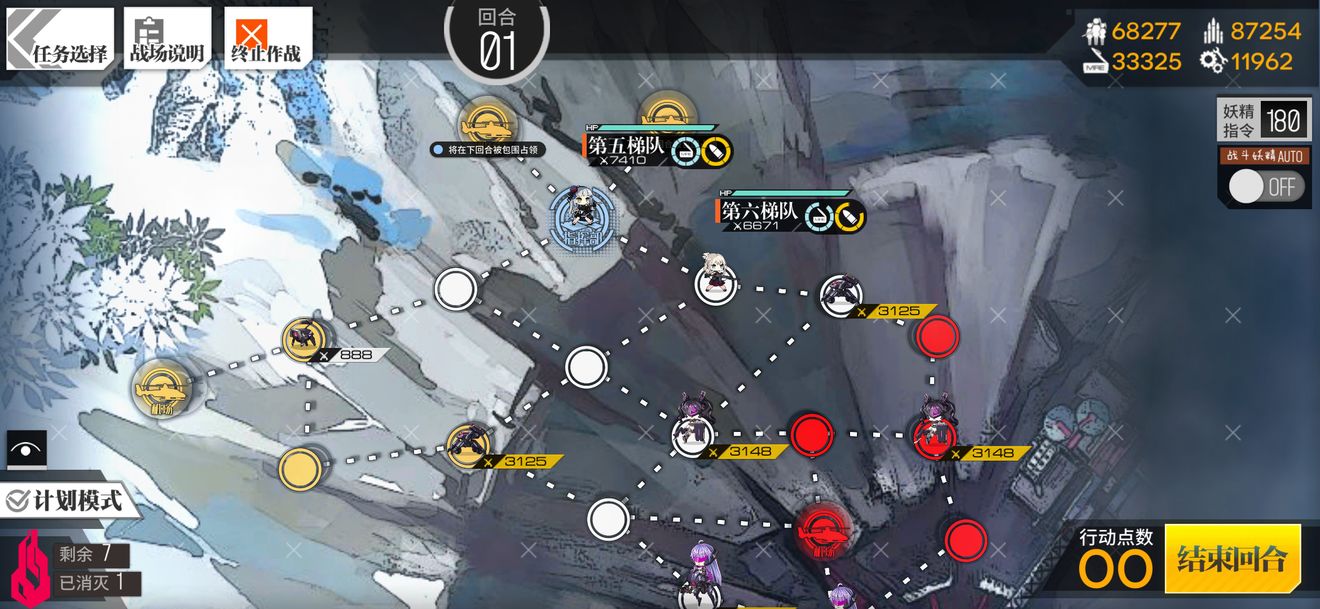The height and width of the screenshot is (609, 1320).
Task: Go back to 任务选择 mission select
Action: point(61,40)
